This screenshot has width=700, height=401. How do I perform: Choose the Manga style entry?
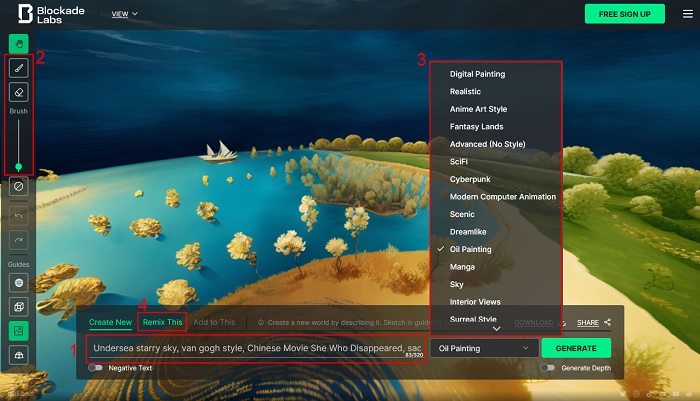(x=462, y=267)
